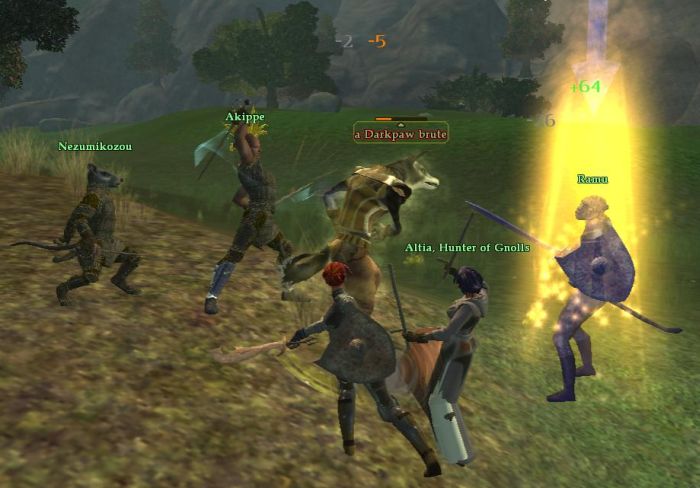Choose the "Altia, Hunter of Gnolls" nameplate
Screen dimensions: 700x488
point(467,247)
